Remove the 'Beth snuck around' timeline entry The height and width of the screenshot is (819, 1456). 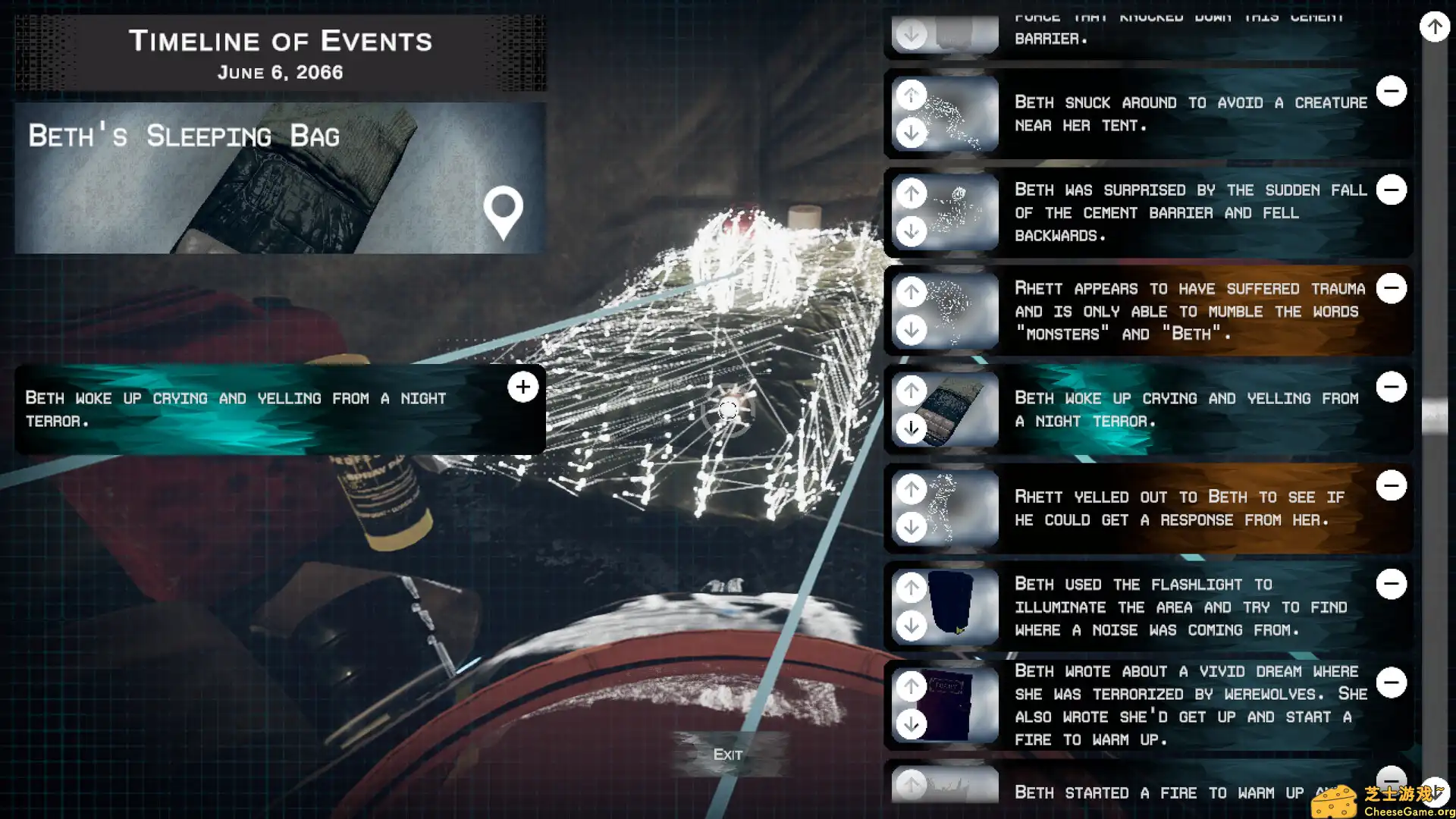click(1392, 91)
